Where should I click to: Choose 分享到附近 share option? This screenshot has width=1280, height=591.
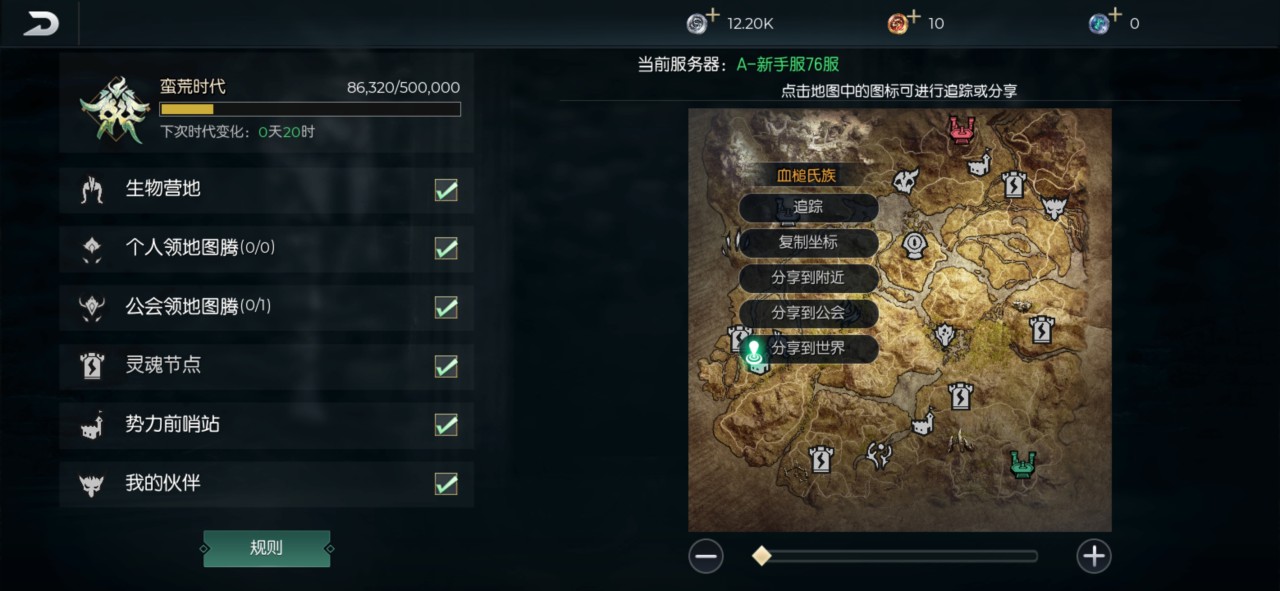tap(808, 278)
